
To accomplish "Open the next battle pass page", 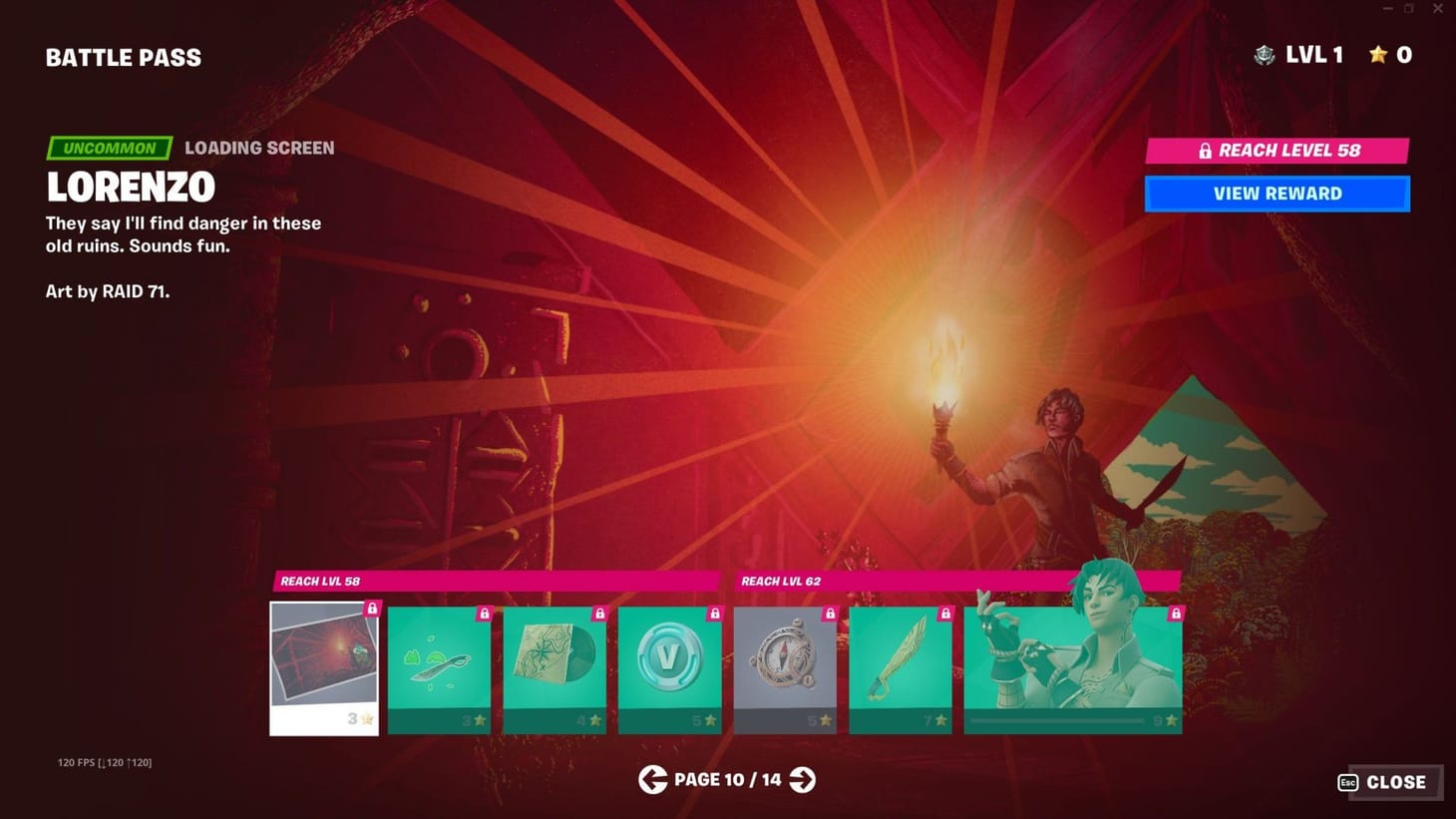I will 801,779.
